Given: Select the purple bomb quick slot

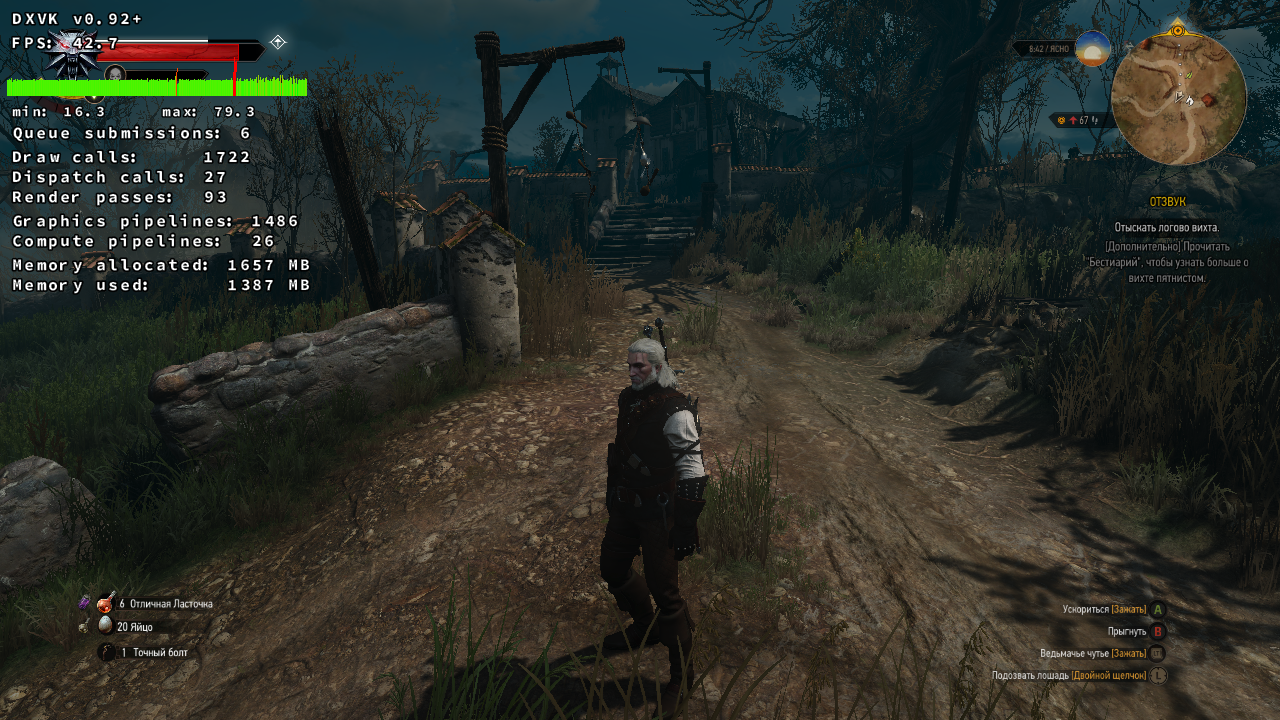Looking at the screenshot, I should pos(85,602).
